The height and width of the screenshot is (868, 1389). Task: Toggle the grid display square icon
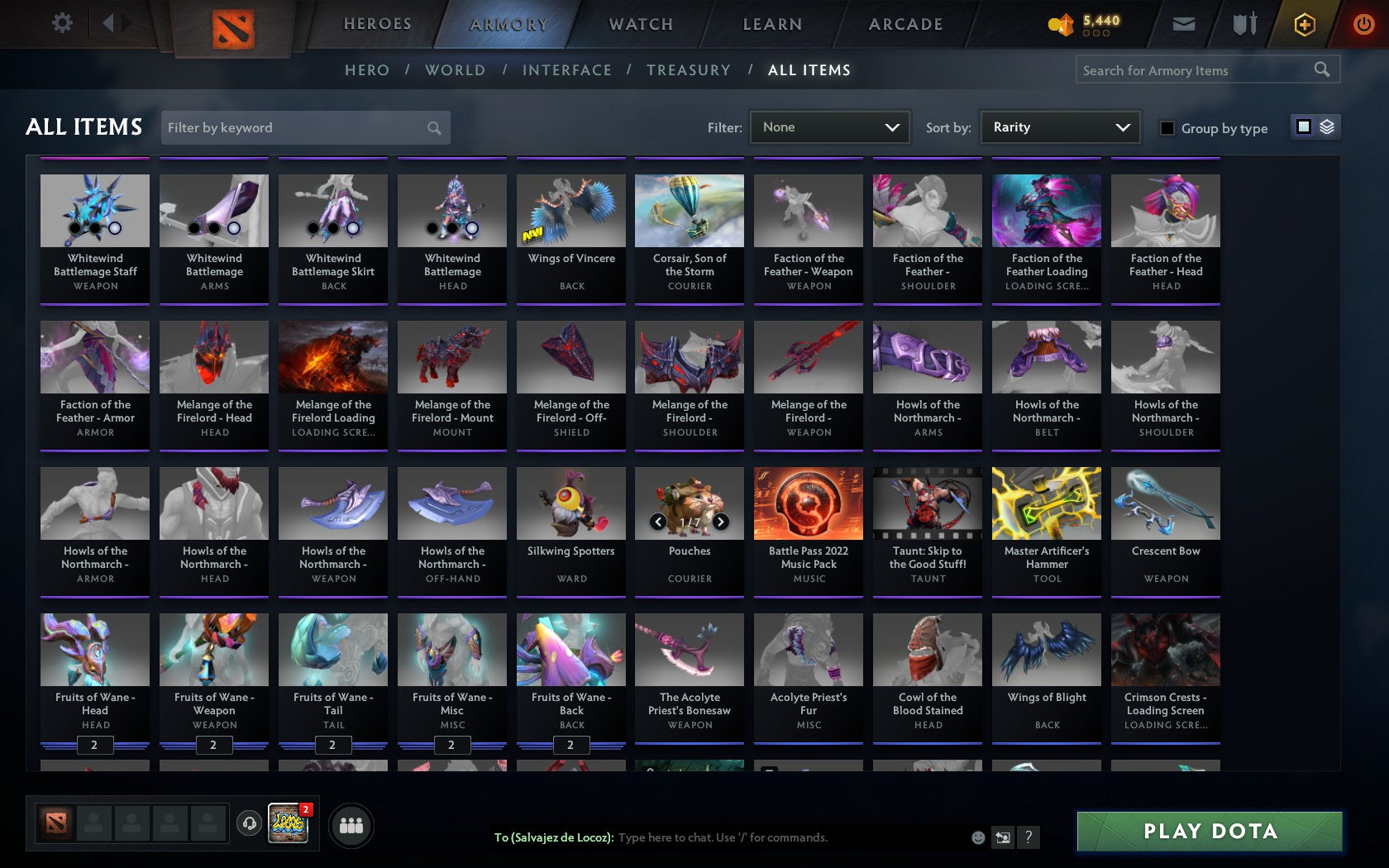(x=1303, y=128)
